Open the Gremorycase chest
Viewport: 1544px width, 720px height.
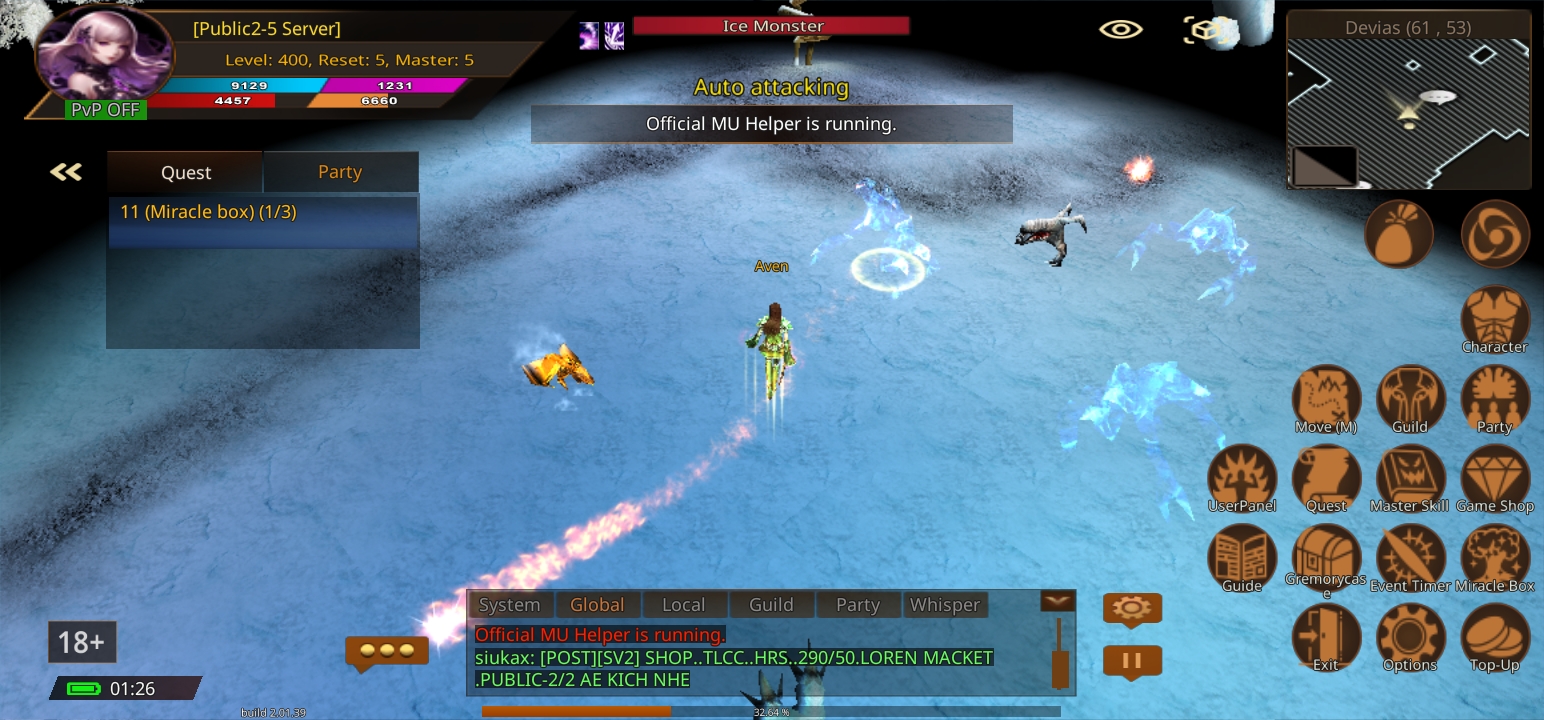1326,556
